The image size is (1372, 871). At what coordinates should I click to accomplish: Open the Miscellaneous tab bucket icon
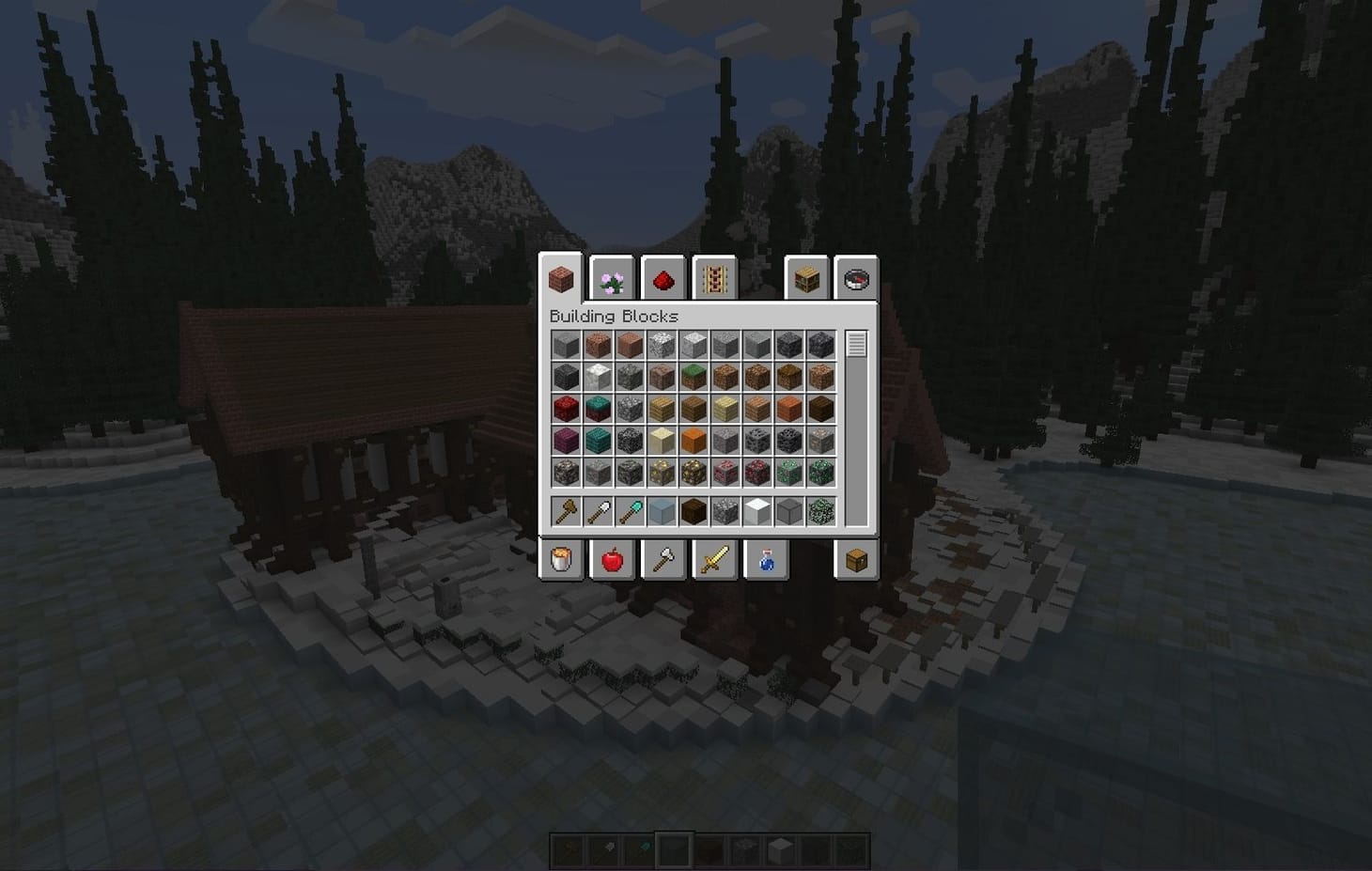pyautogui.click(x=561, y=559)
